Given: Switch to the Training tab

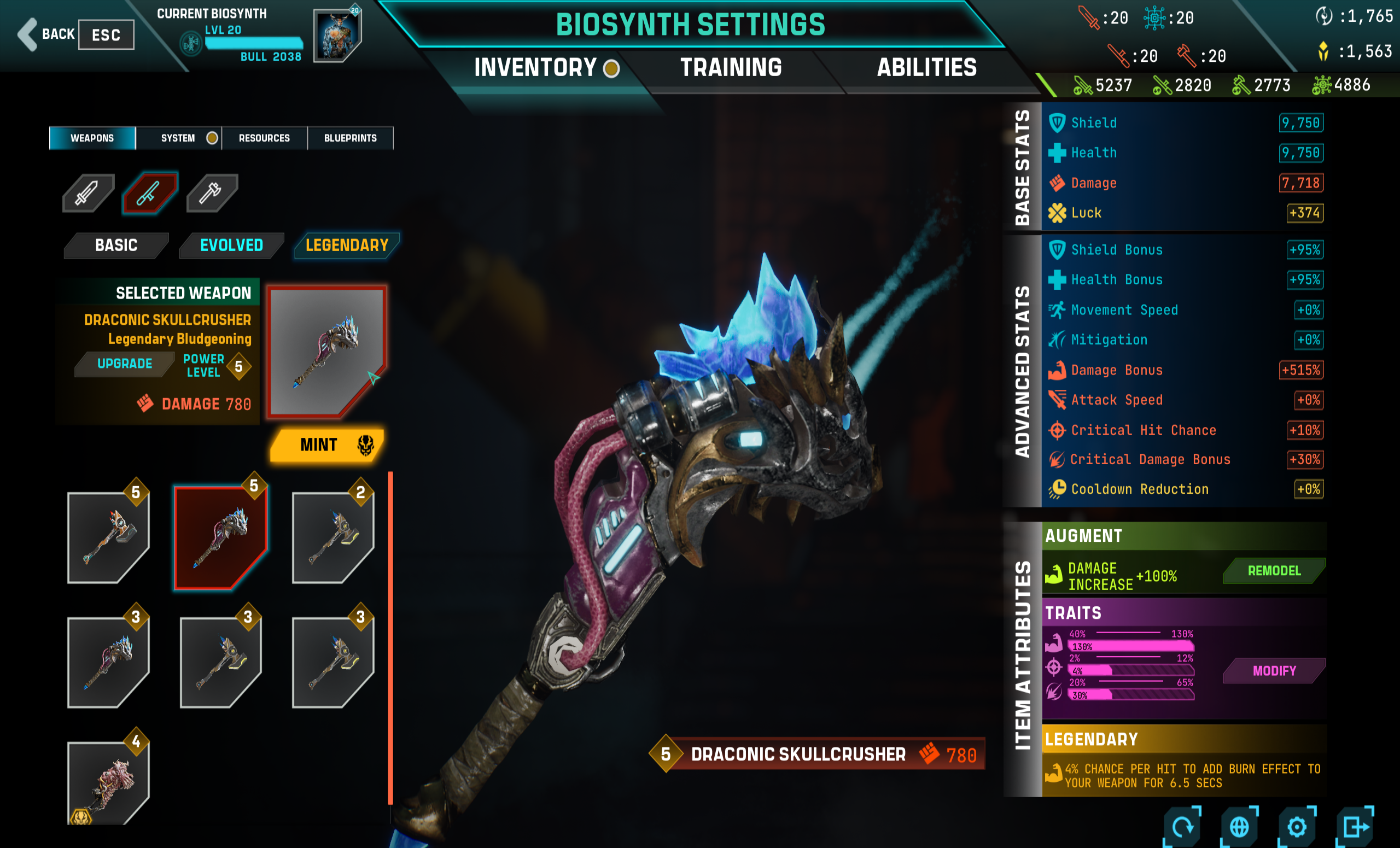Looking at the screenshot, I should coord(731,68).
